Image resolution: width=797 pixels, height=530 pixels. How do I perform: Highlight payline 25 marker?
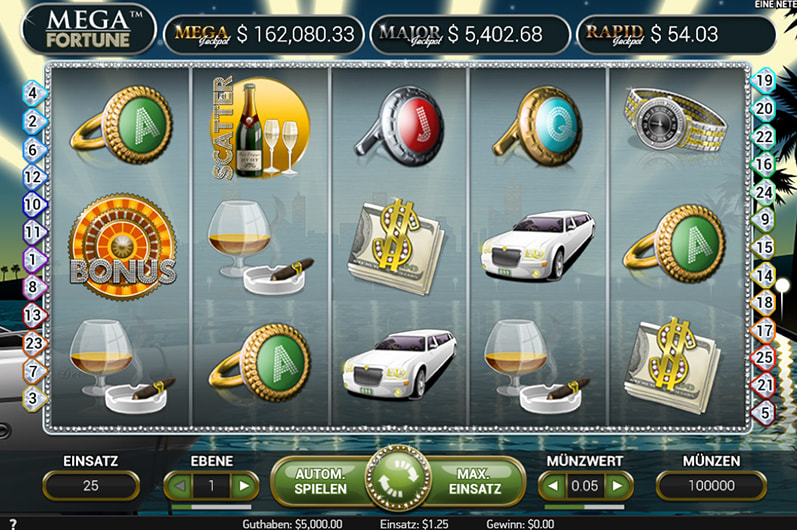click(765, 356)
